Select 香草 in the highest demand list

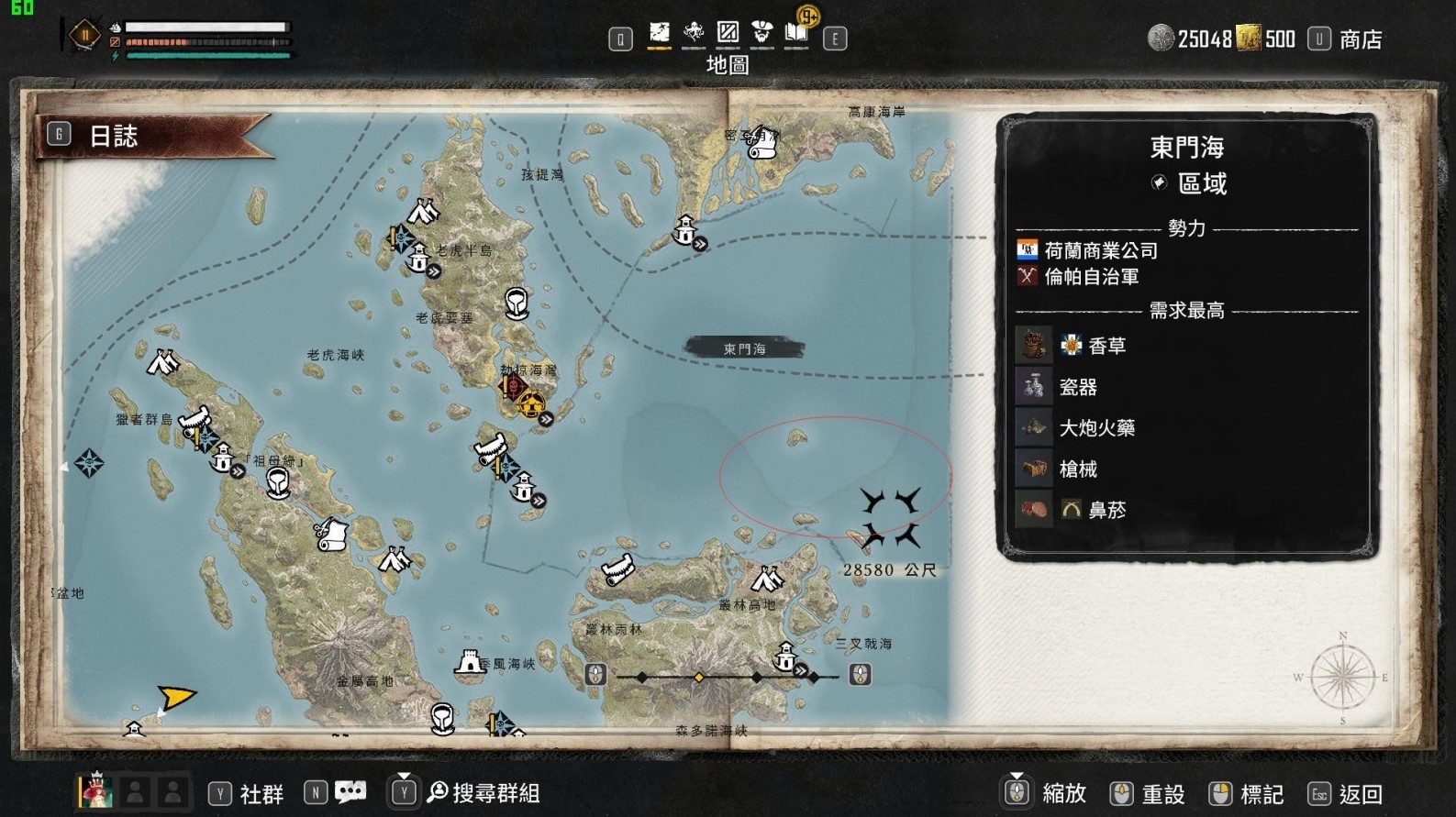(1106, 346)
